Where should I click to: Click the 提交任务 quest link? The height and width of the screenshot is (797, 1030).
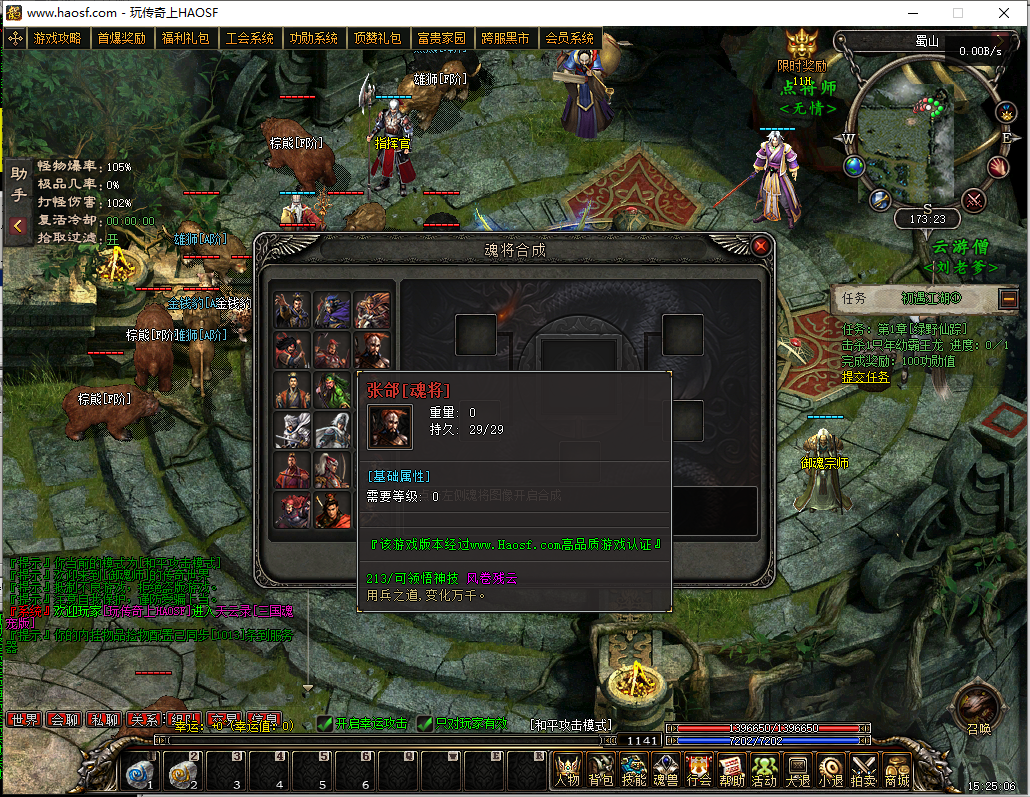(865, 377)
